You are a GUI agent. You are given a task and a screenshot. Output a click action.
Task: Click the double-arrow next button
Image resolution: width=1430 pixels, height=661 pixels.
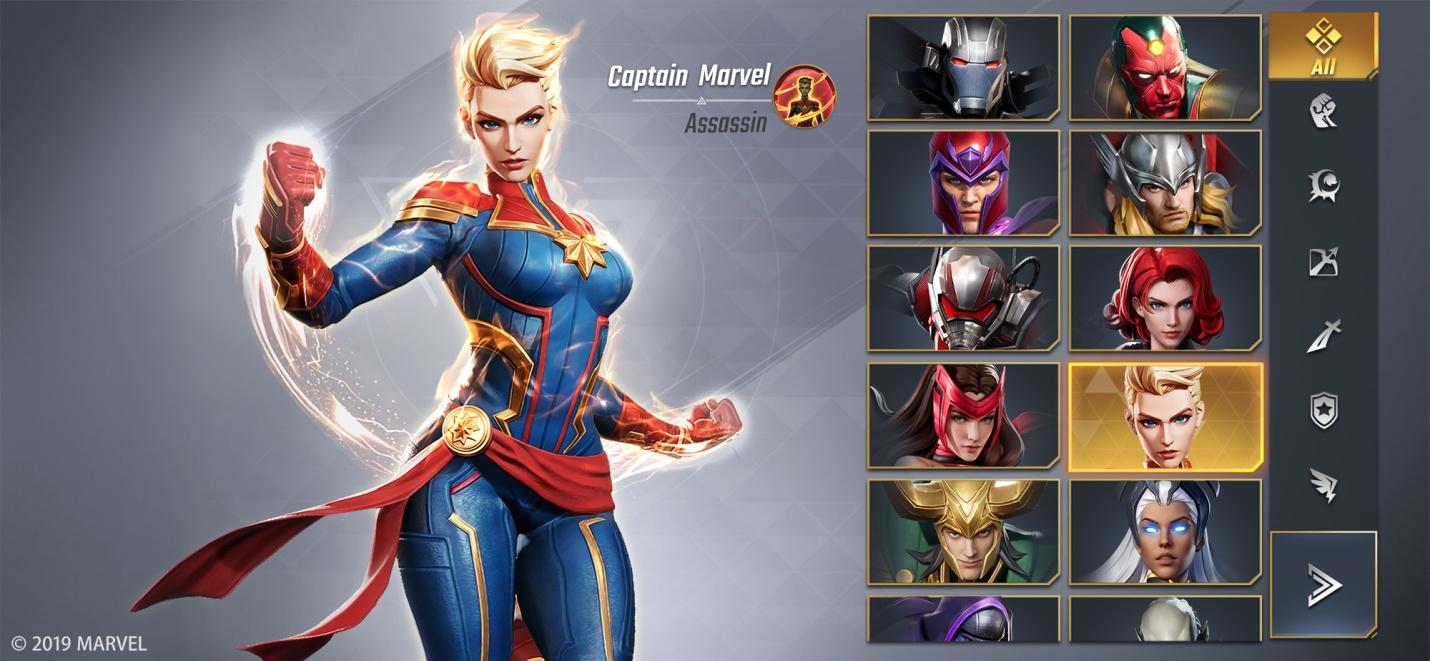(1323, 584)
